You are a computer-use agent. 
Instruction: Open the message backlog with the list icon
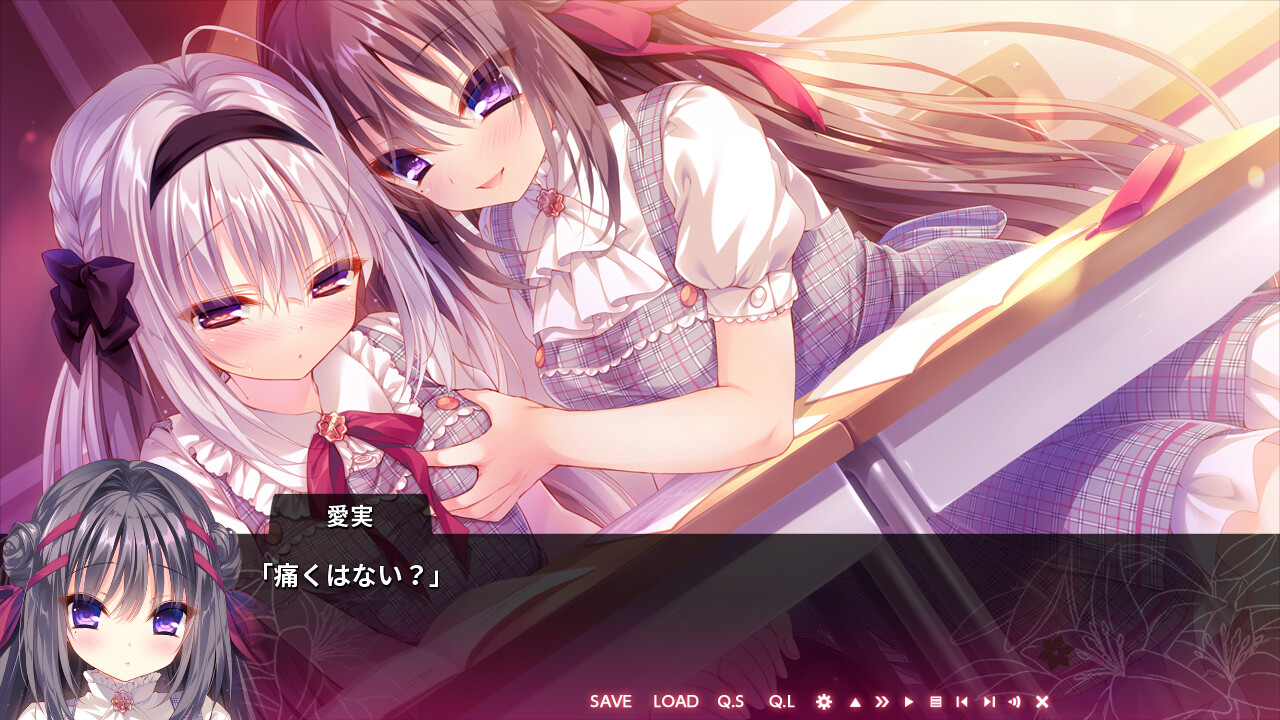point(935,702)
